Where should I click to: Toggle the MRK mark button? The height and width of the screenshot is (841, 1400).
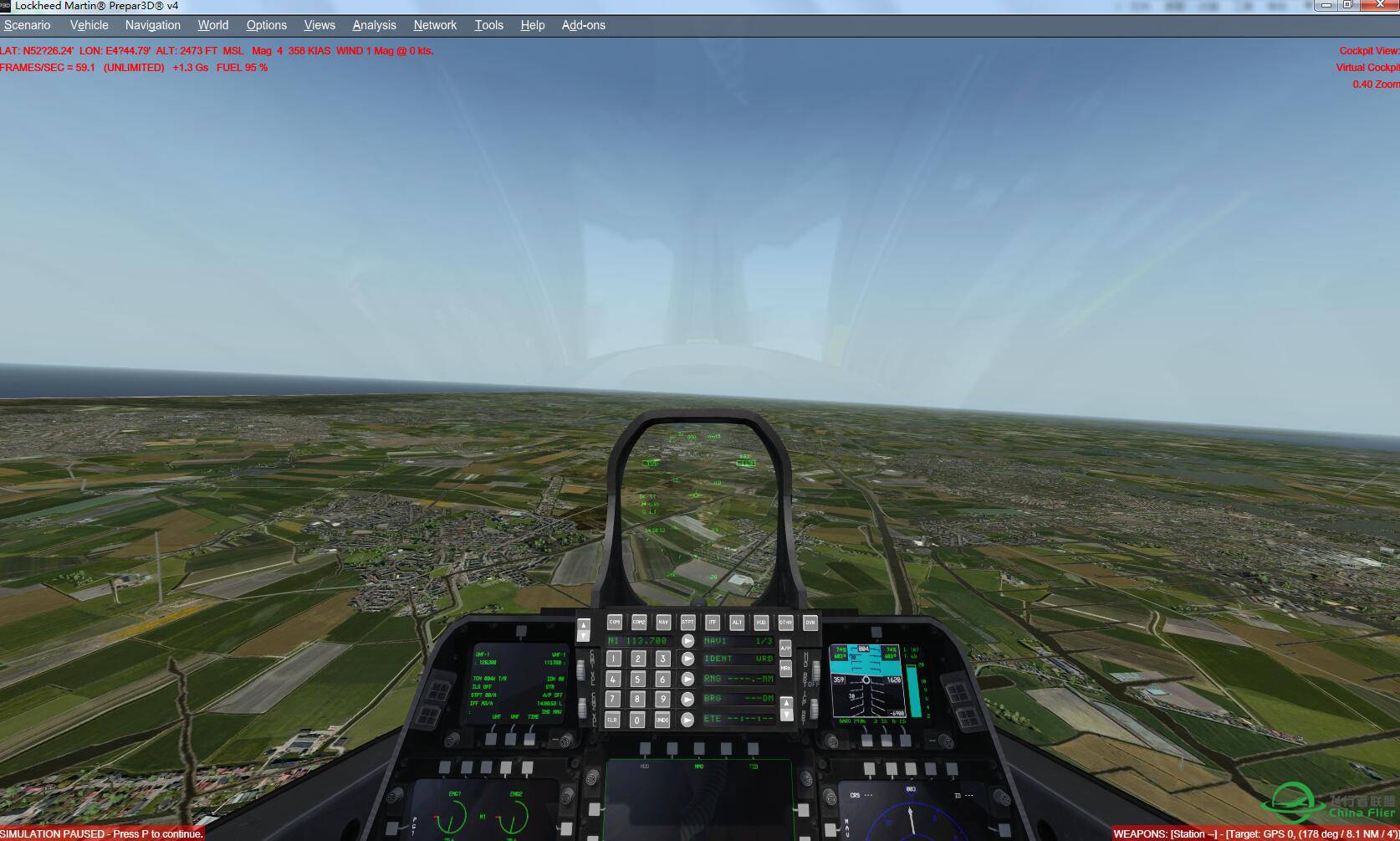tap(786, 668)
